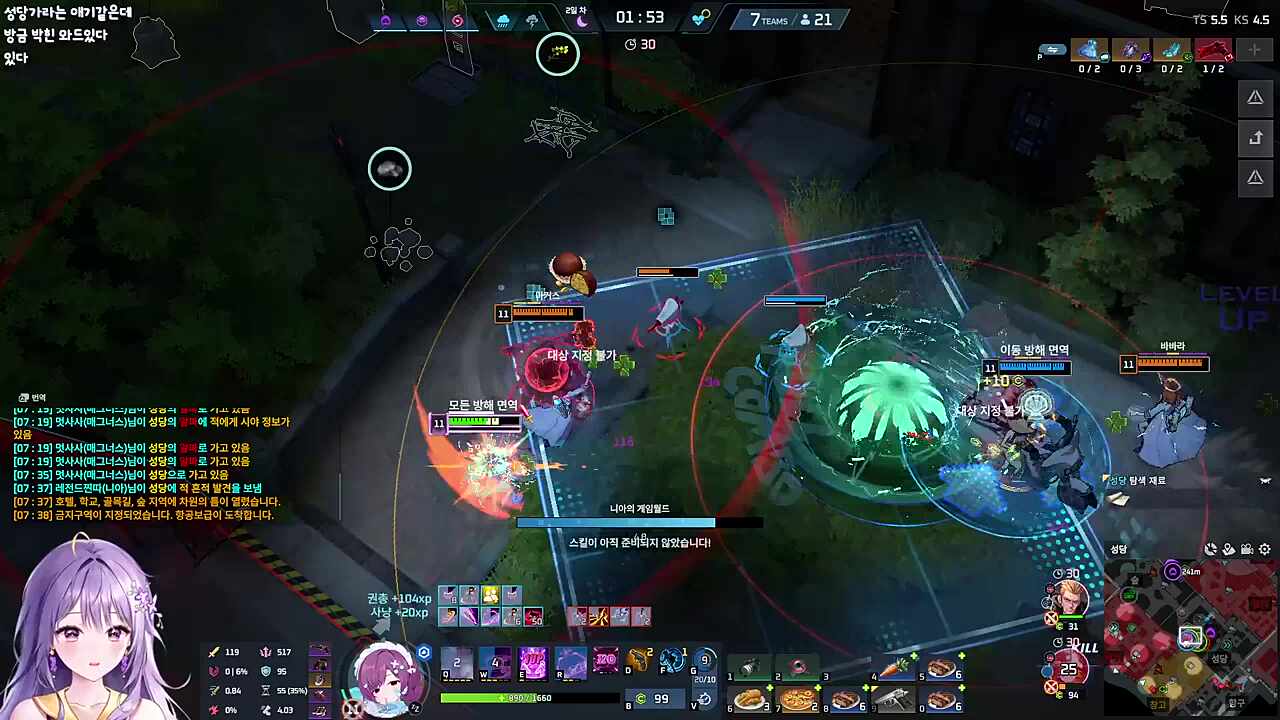Click the arrow share button on right panel
Image resolution: width=1280 pixels, height=720 pixels.
coord(1255,138)
